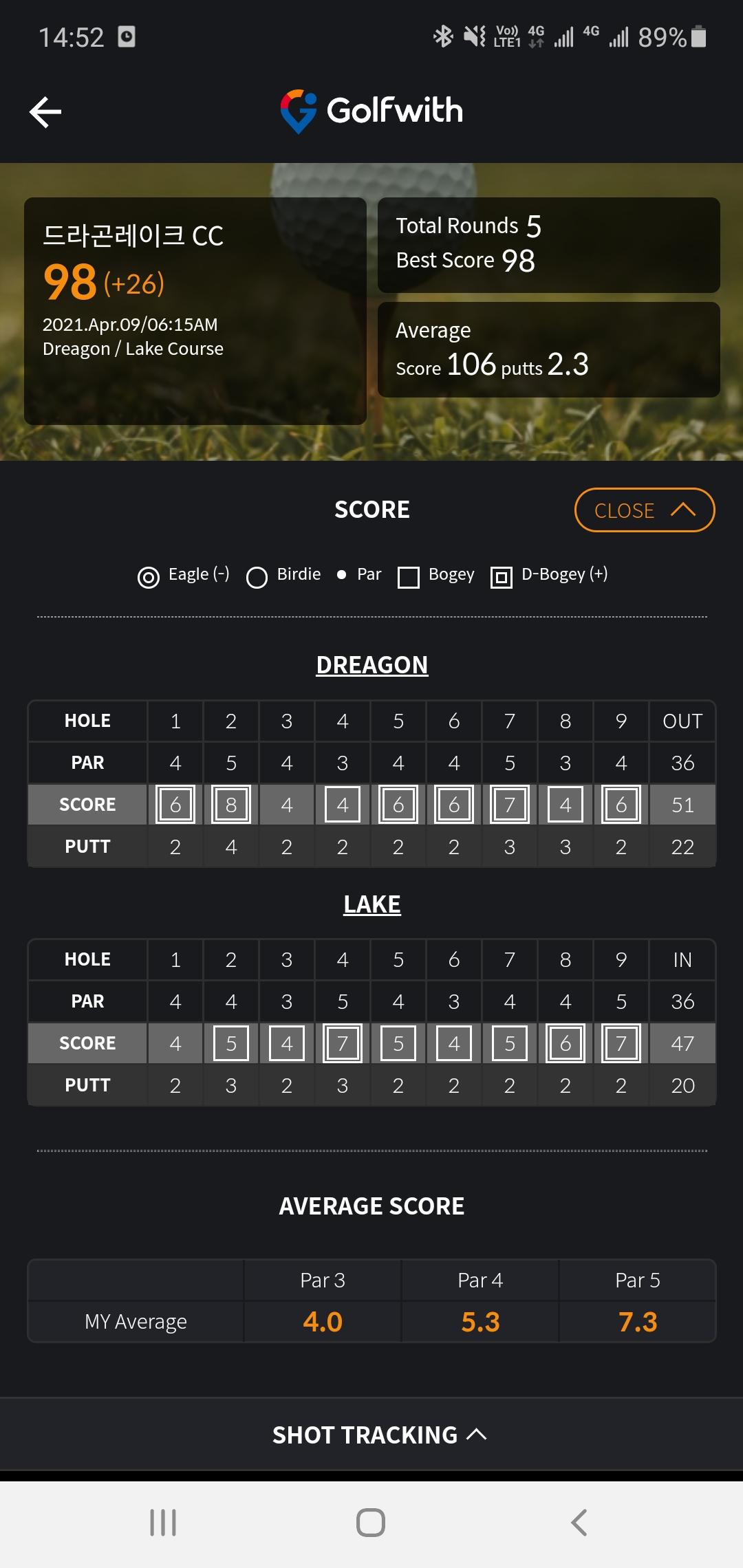The width and height of the screenshot is (743, 1568).
Task: Open the 드라곤레이크 CC round summary card
Action: coord(195,311)
